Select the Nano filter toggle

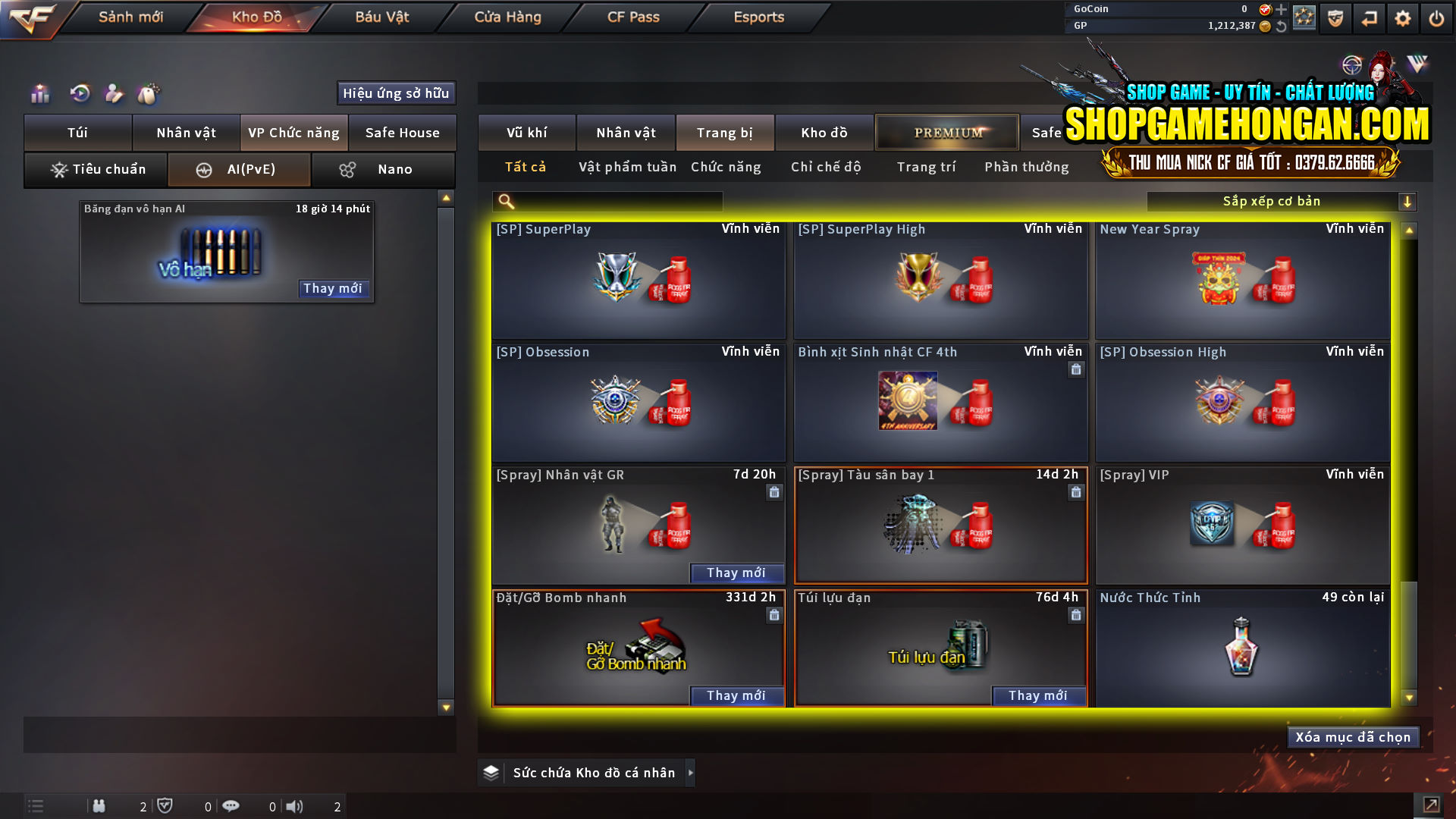(x=383, y=169)
